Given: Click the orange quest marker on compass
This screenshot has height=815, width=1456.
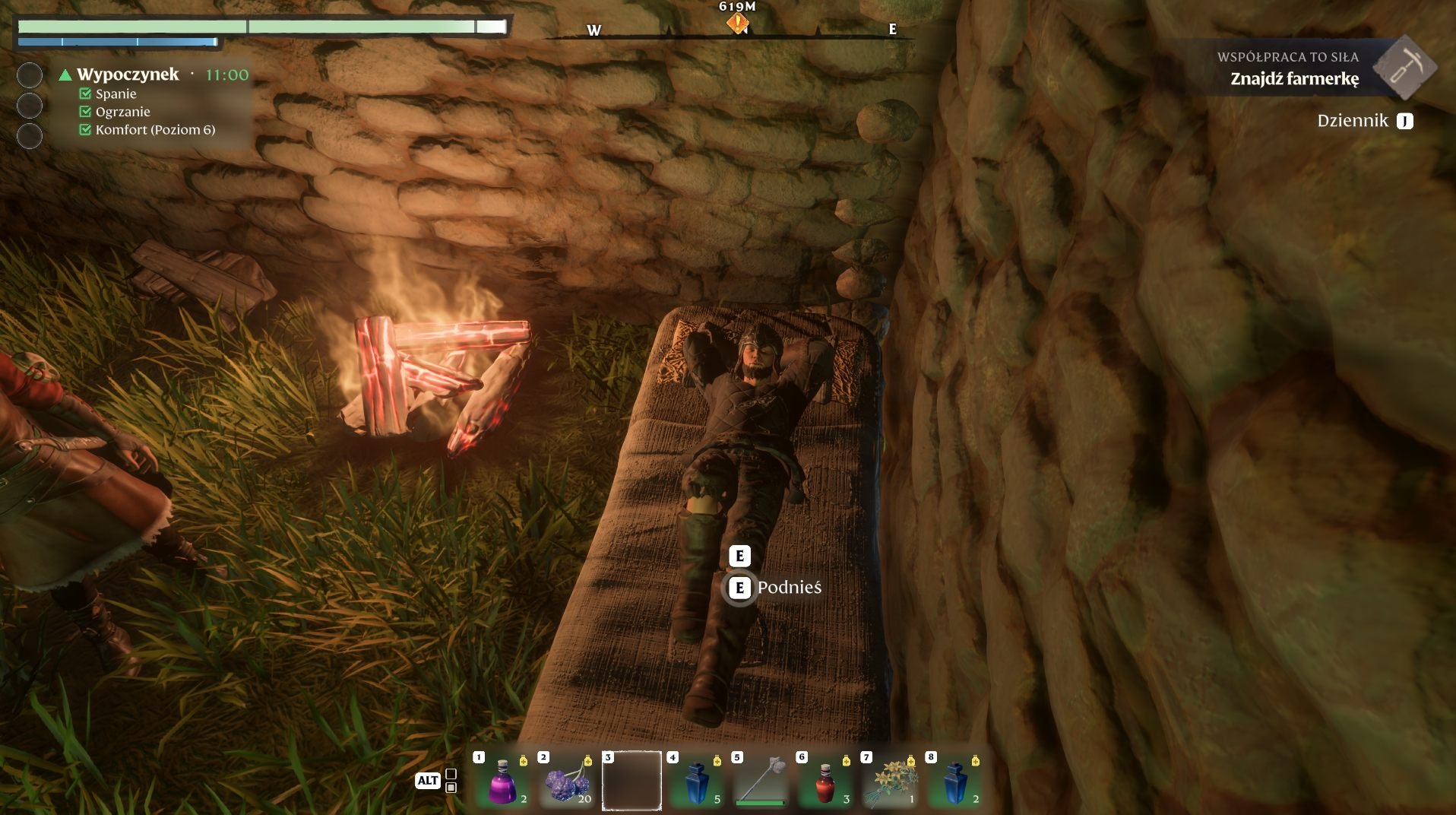Looking at the screenshot, I should [x=737, y=24].
